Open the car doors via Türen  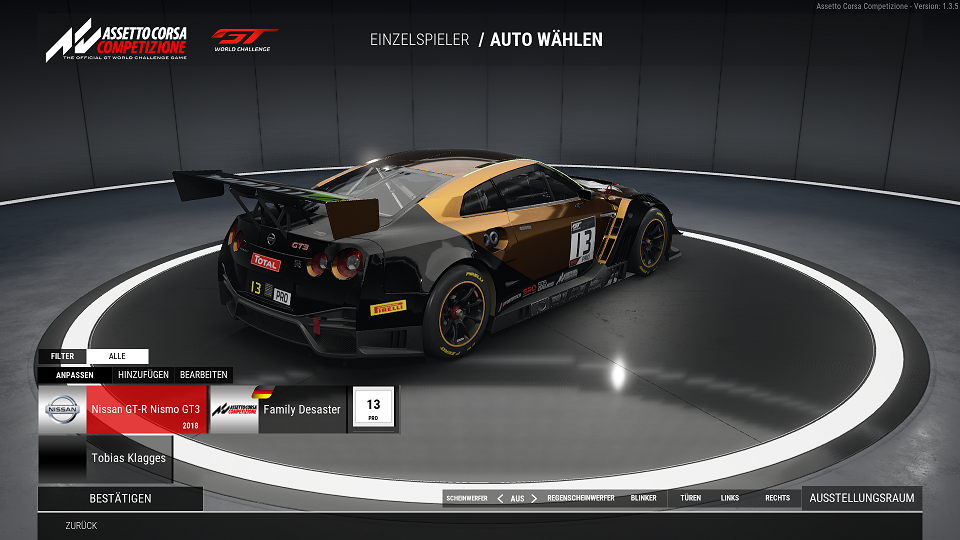(x=690, y=498)
